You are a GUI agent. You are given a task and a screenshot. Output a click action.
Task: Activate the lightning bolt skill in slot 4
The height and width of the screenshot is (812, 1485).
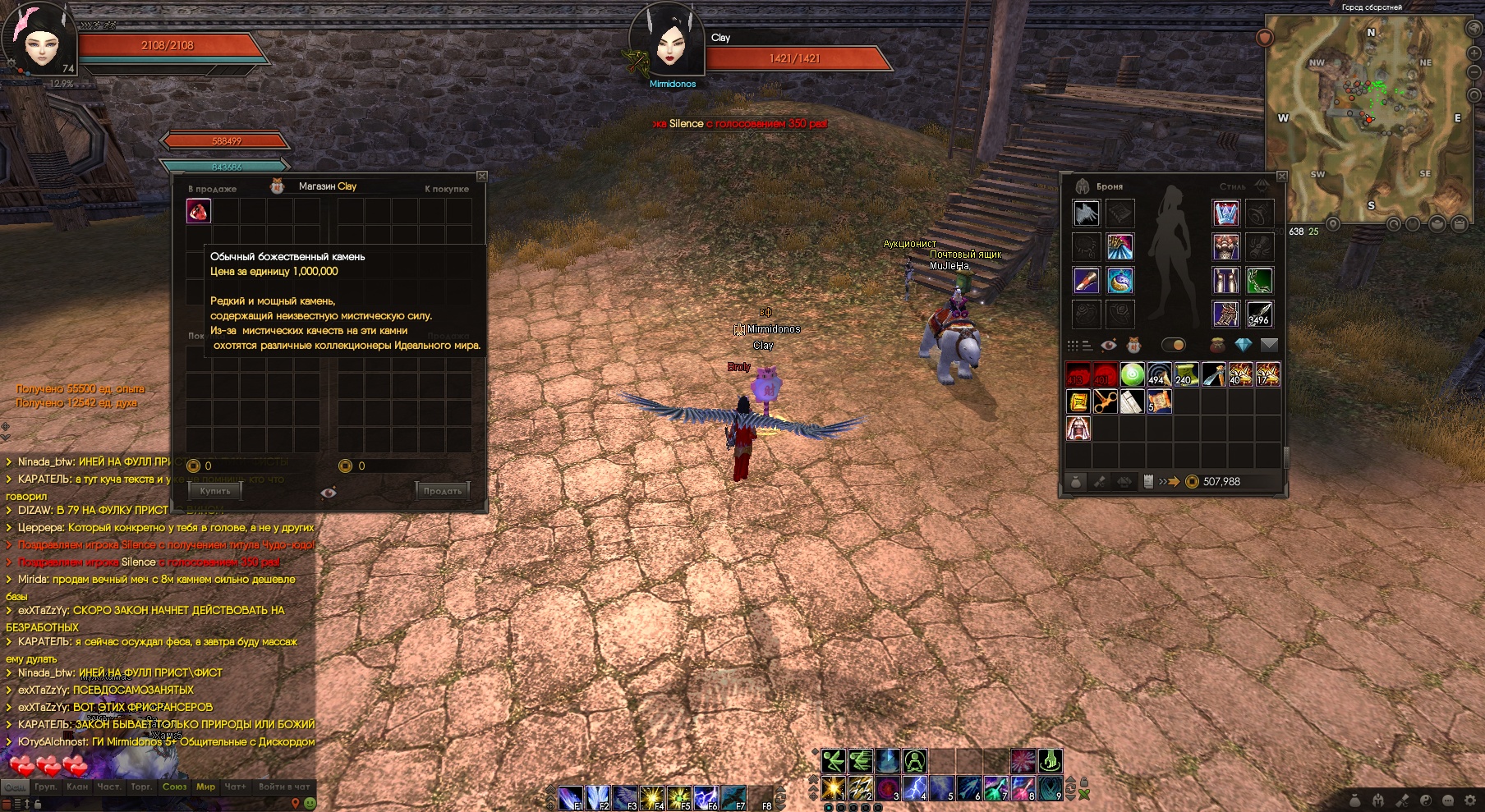tap(914, 788)
